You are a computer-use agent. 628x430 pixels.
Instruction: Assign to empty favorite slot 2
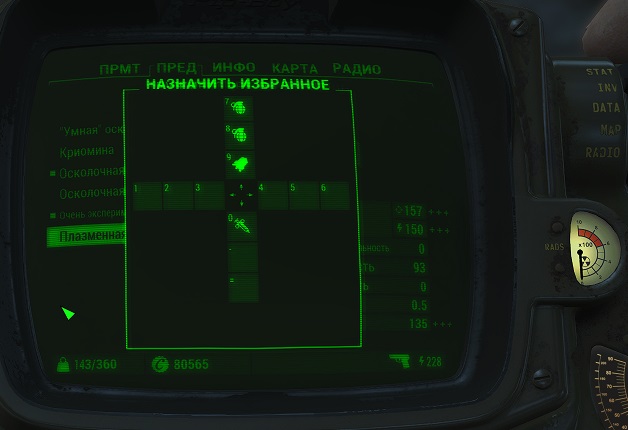pos(178,196)
